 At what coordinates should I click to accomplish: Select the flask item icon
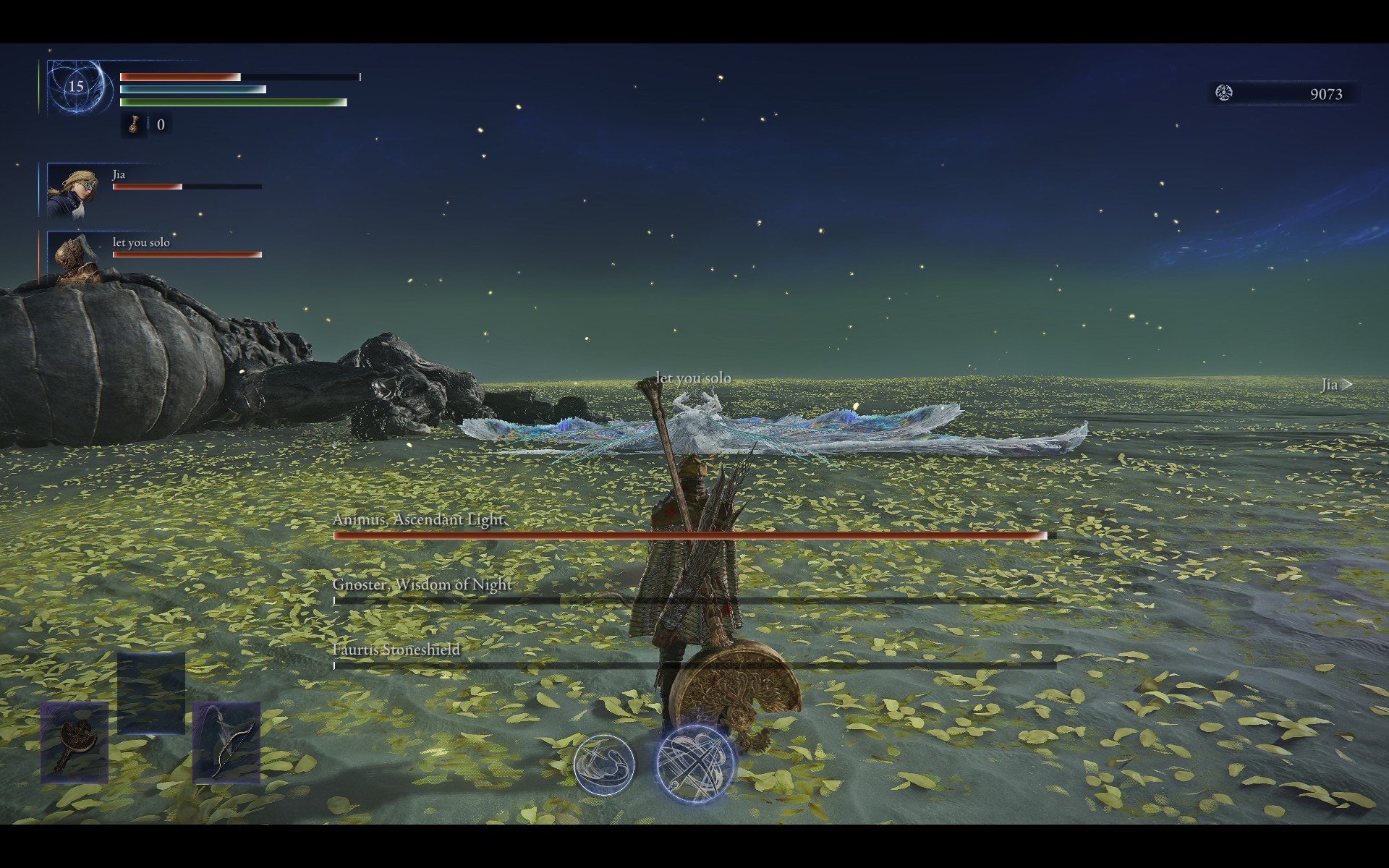[x=134, y=124]
